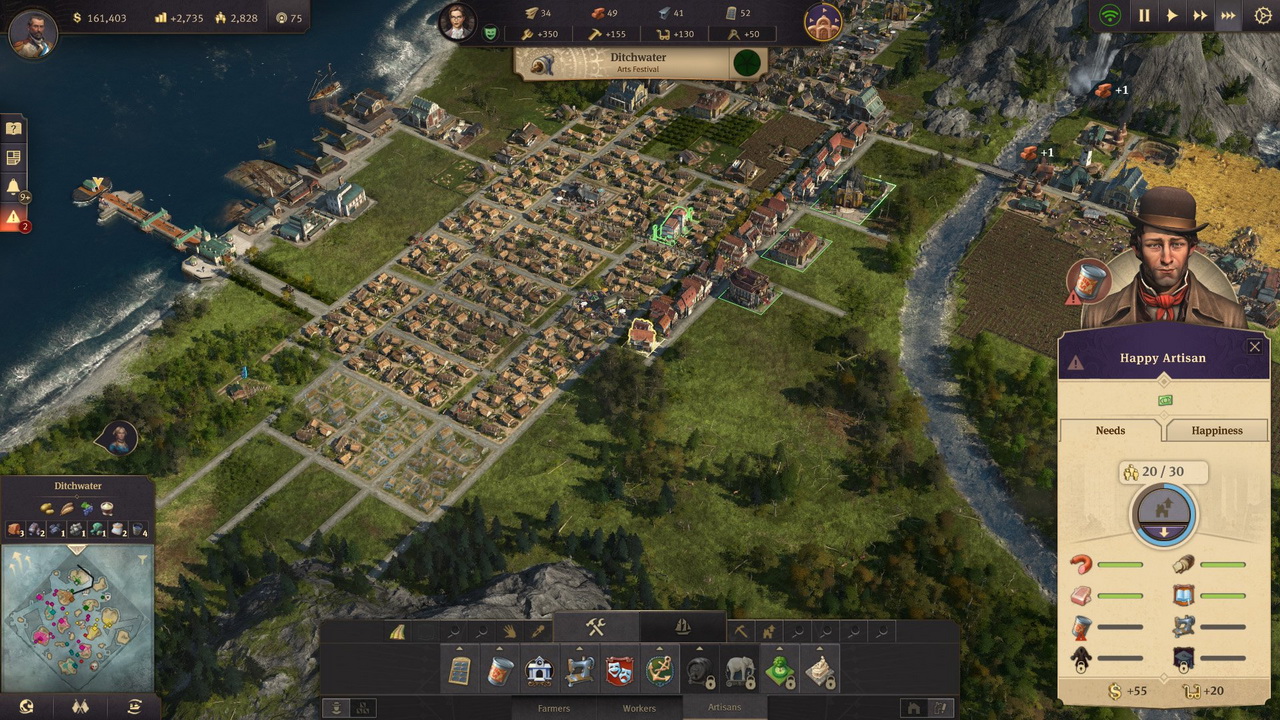Set game speed to fastest
The width and height of the screenshot is (1280, 720).
point(1228,16)
